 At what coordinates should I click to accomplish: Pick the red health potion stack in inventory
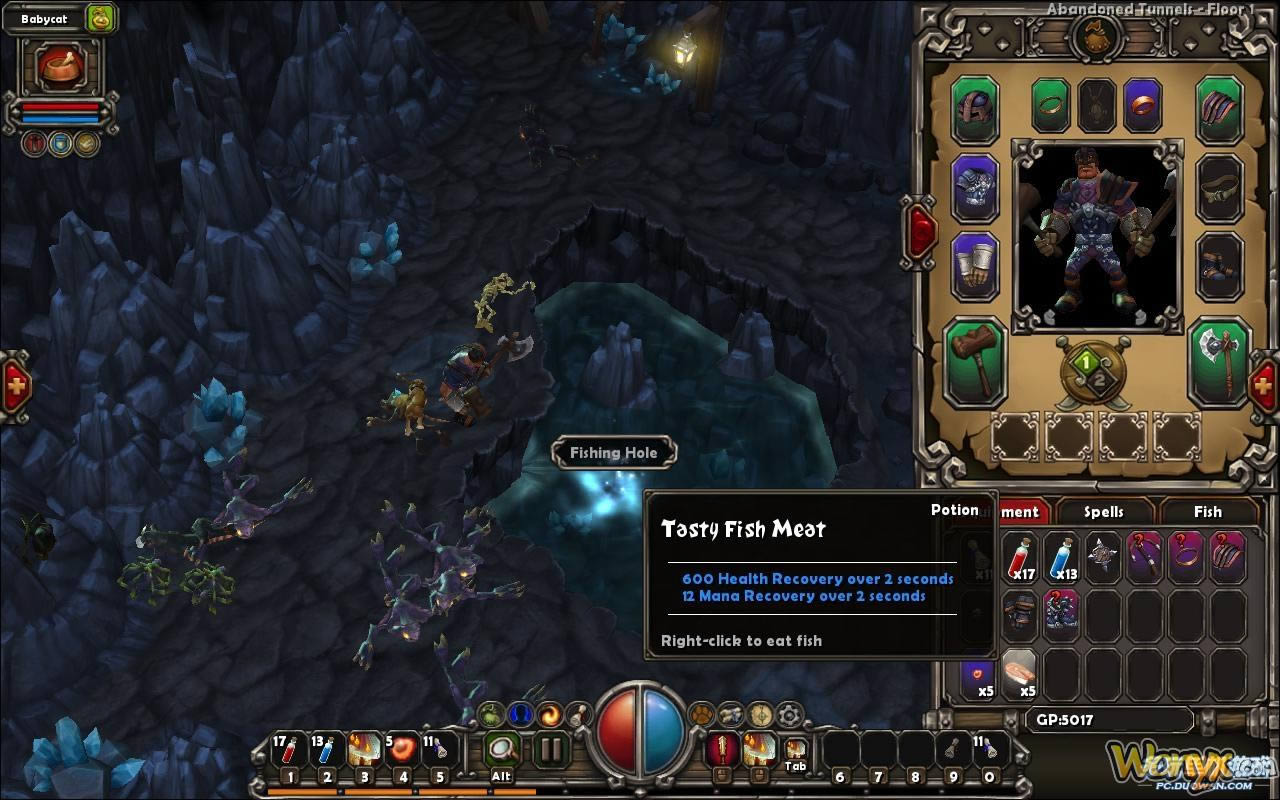pyautogui.click(x=1019, y=557)
